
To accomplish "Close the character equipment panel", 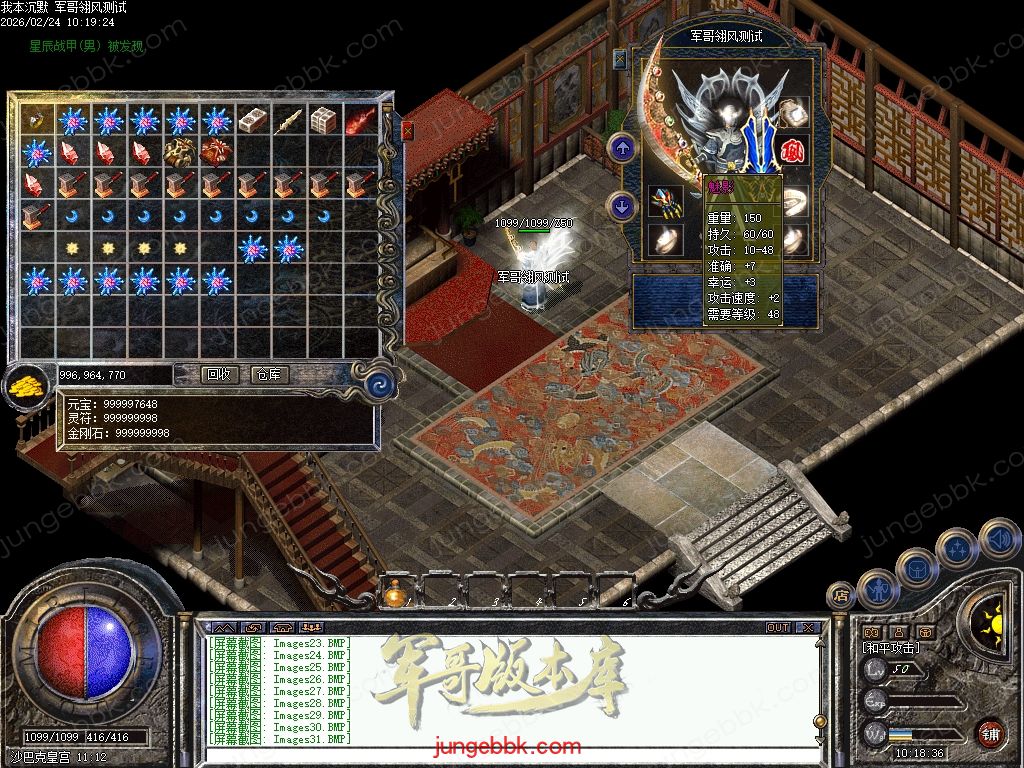I will click(x=620, y=58).
